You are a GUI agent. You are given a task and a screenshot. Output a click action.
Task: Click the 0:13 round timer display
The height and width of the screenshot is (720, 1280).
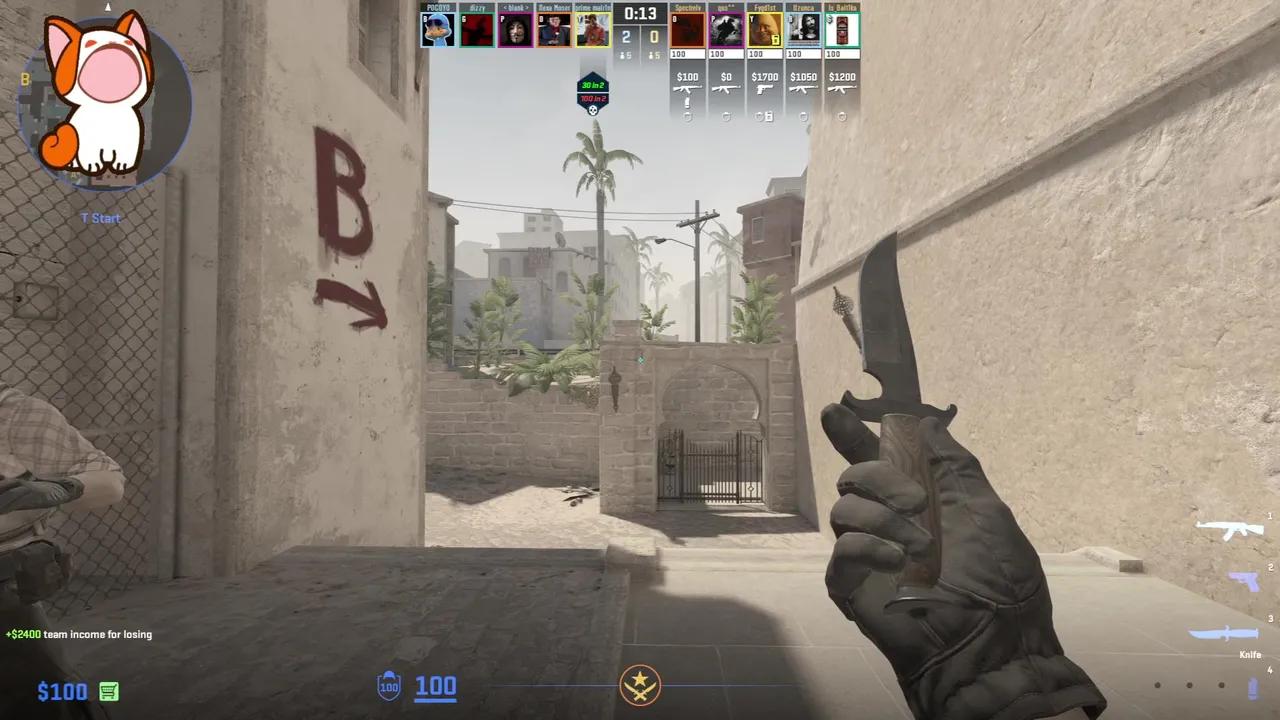640,14
